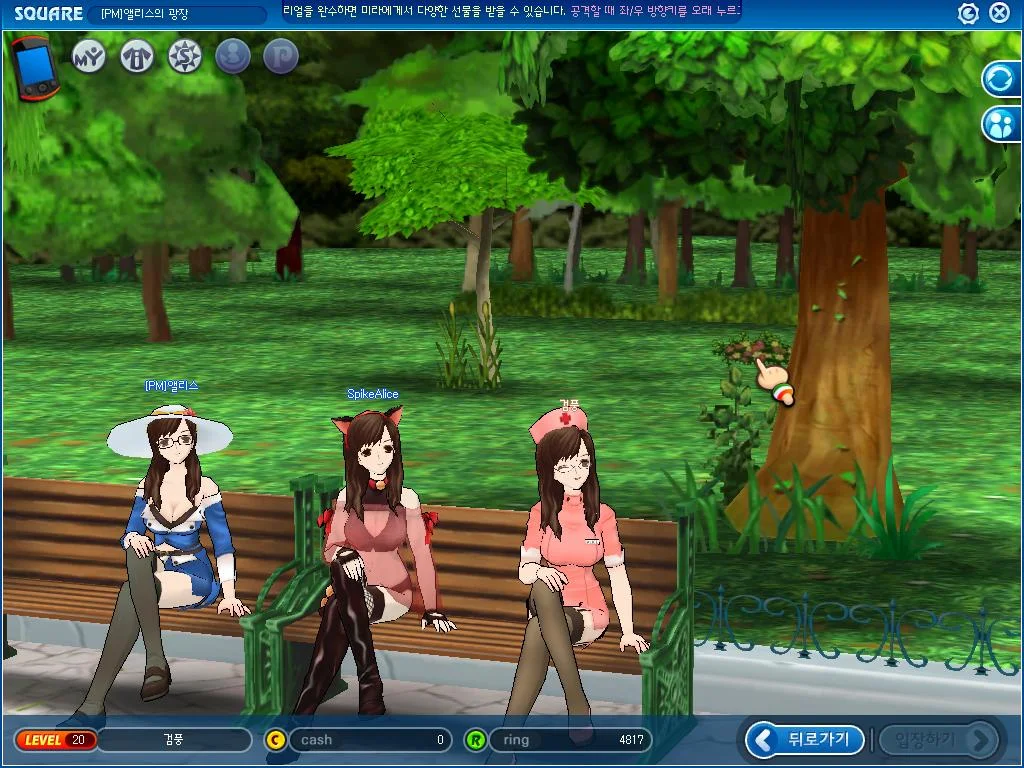Click the circular arrows refresh button
The image size is (1024, 768).
(1000, 79)
